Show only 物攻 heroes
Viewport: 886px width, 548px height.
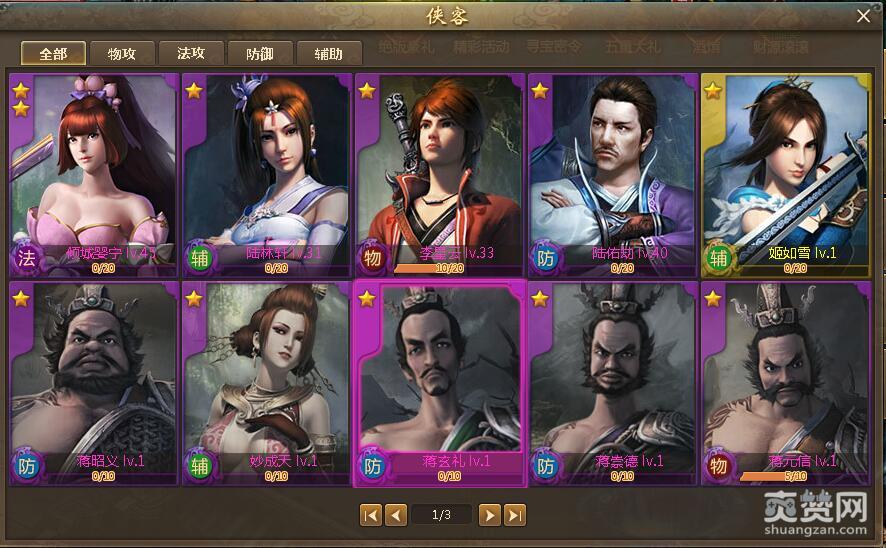click(122, 54)
